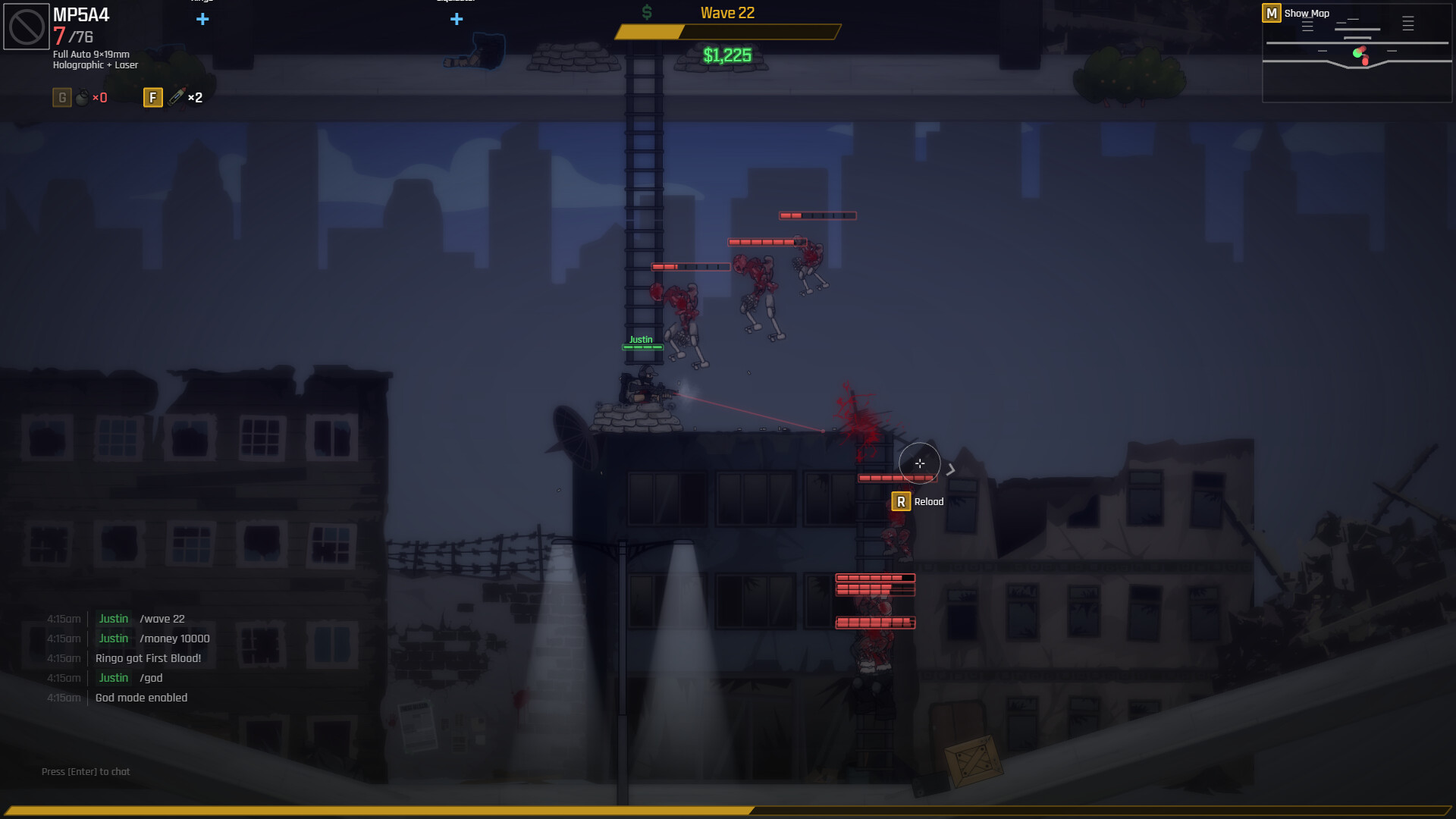Click the yellow R Reload keybind icon
The image size is (1456, 819).
point(901,501)
